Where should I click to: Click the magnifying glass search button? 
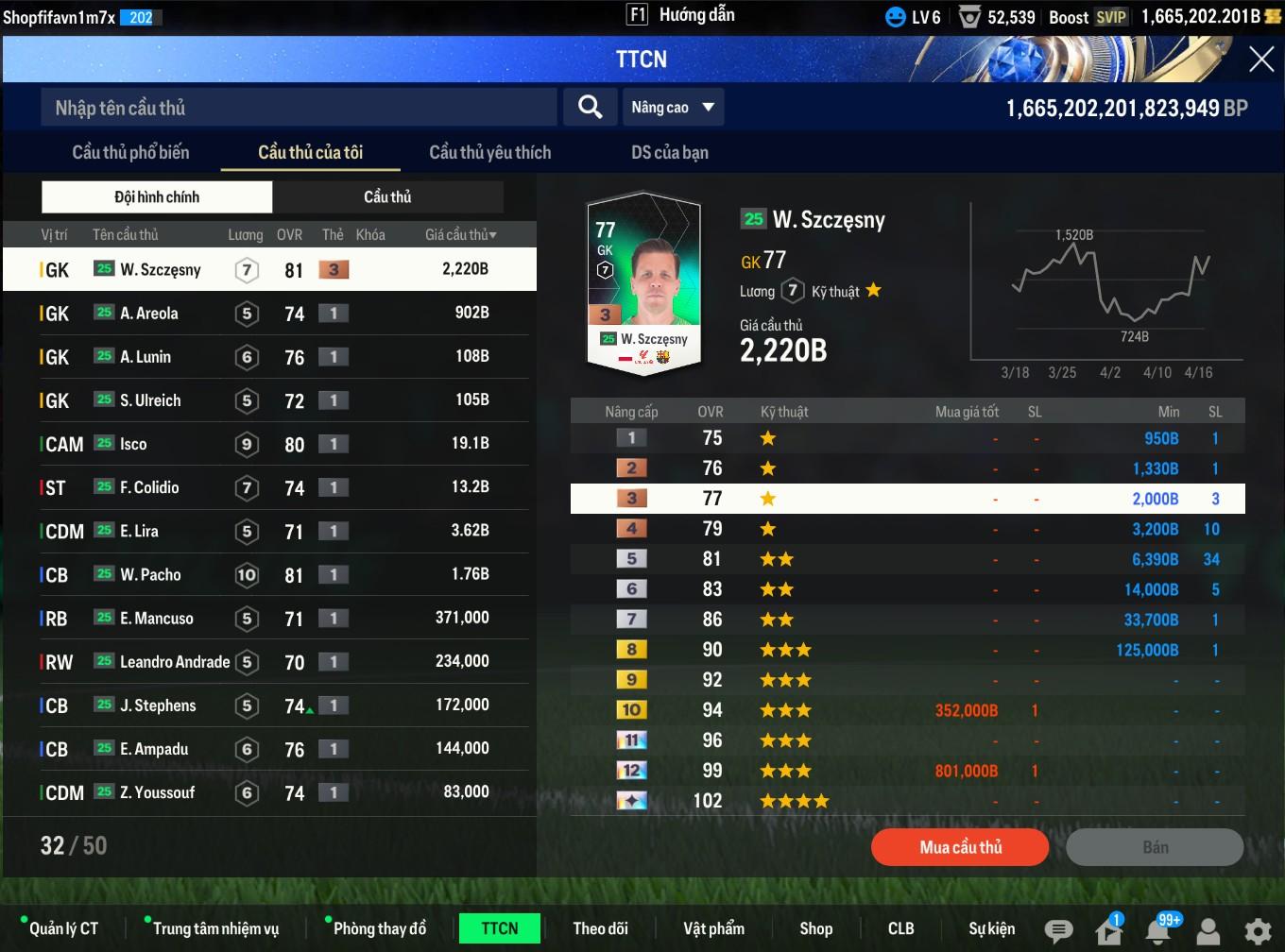click(590, 108)
